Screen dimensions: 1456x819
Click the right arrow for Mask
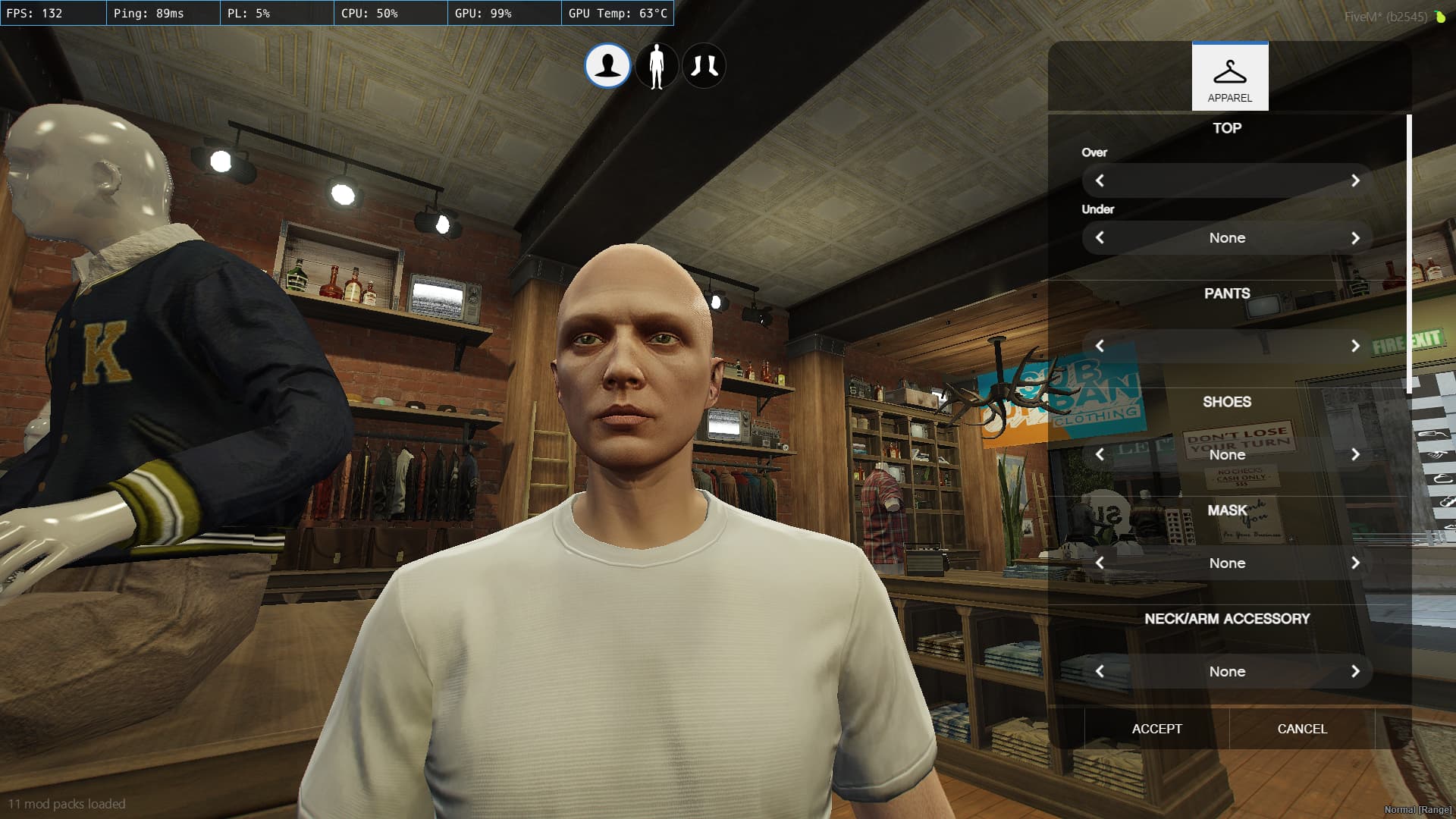point(1356,563)
